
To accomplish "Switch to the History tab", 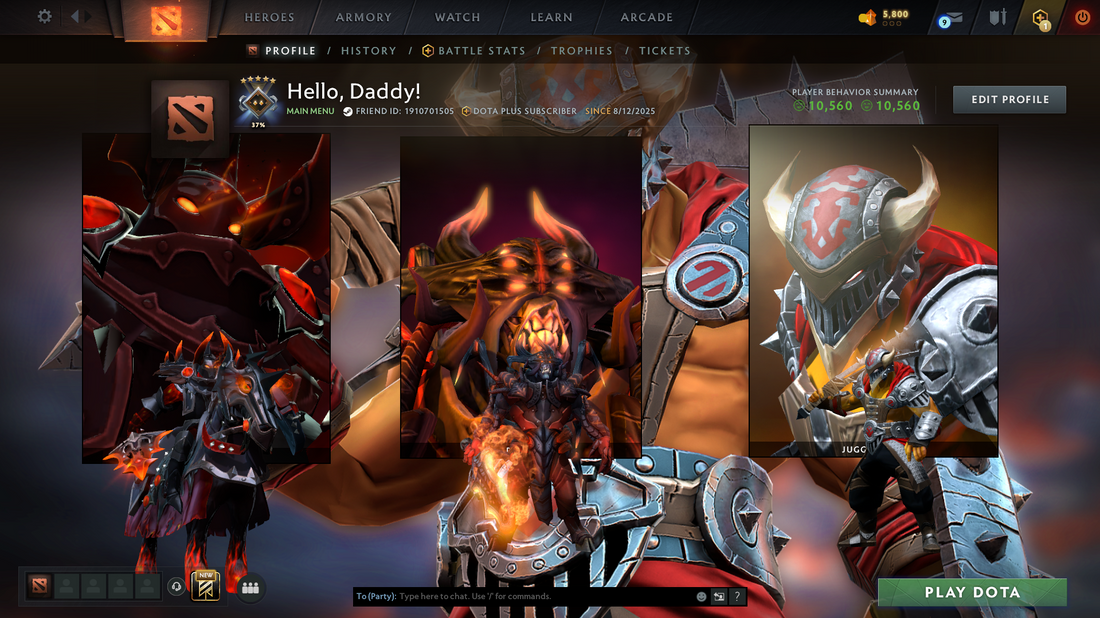I will (369, 51).
